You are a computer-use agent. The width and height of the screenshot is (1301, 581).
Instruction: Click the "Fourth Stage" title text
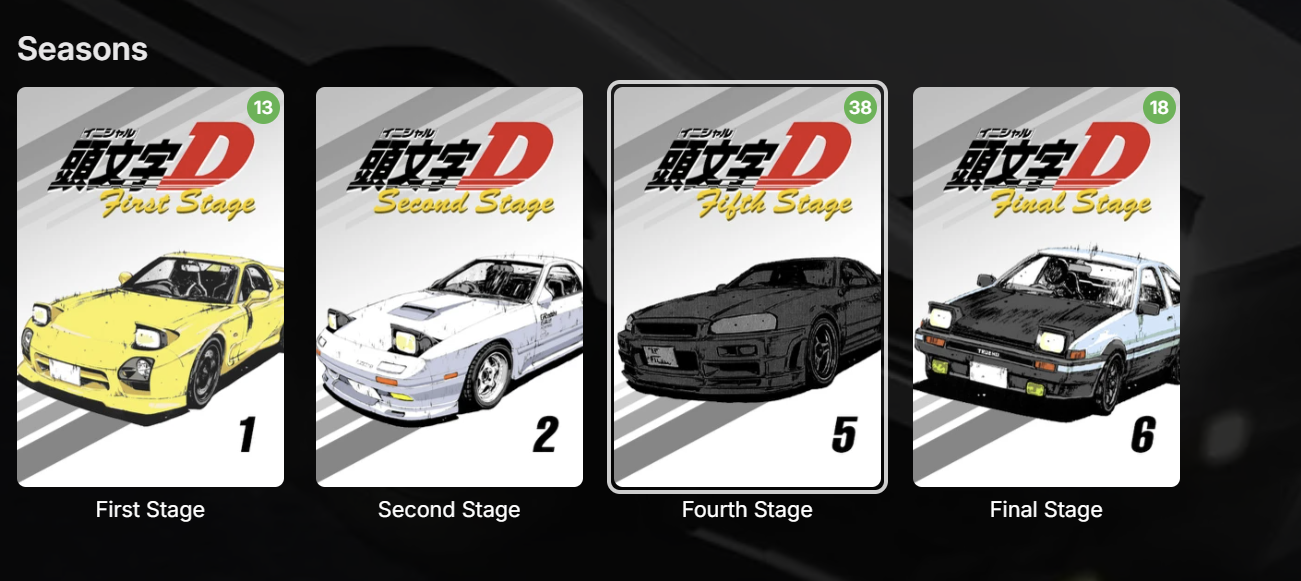point(747,510)
